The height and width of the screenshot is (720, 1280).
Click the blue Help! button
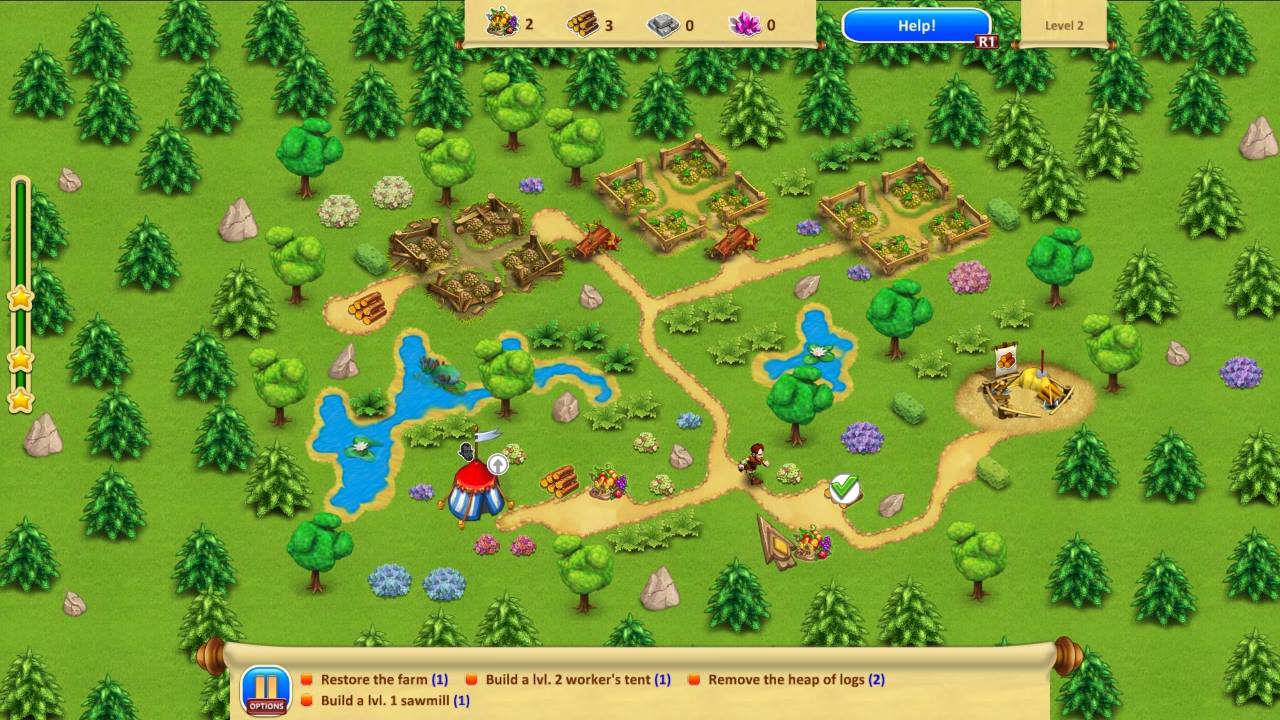[x=915, y=26]
